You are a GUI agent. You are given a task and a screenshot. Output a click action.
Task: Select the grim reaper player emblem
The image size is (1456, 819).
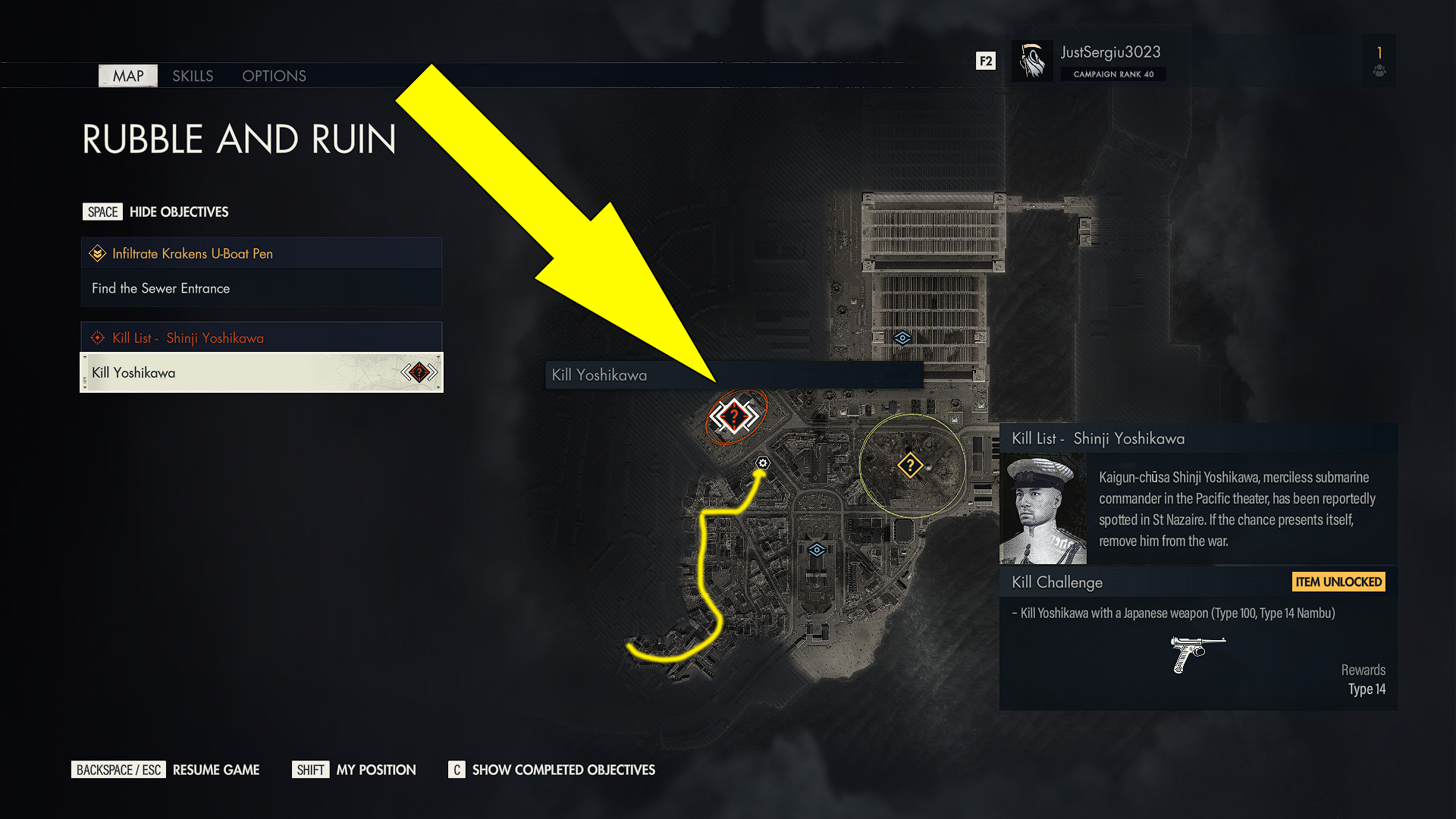pos(1032,60)
